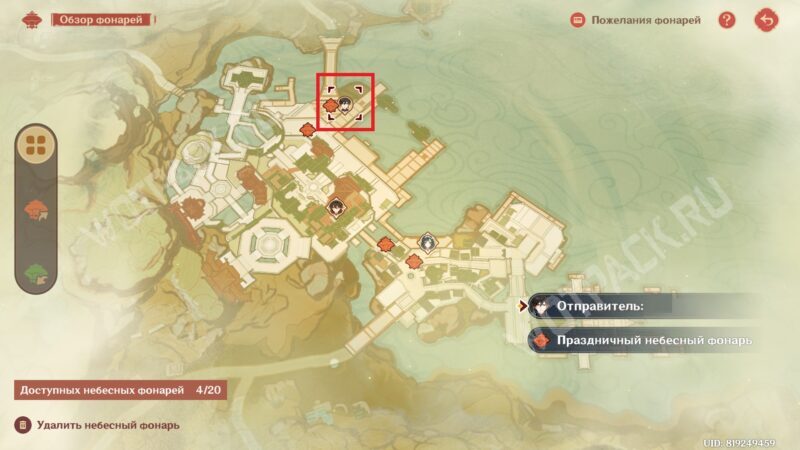
Task: Go back with the red return arrow
Action: pos(767,20)
